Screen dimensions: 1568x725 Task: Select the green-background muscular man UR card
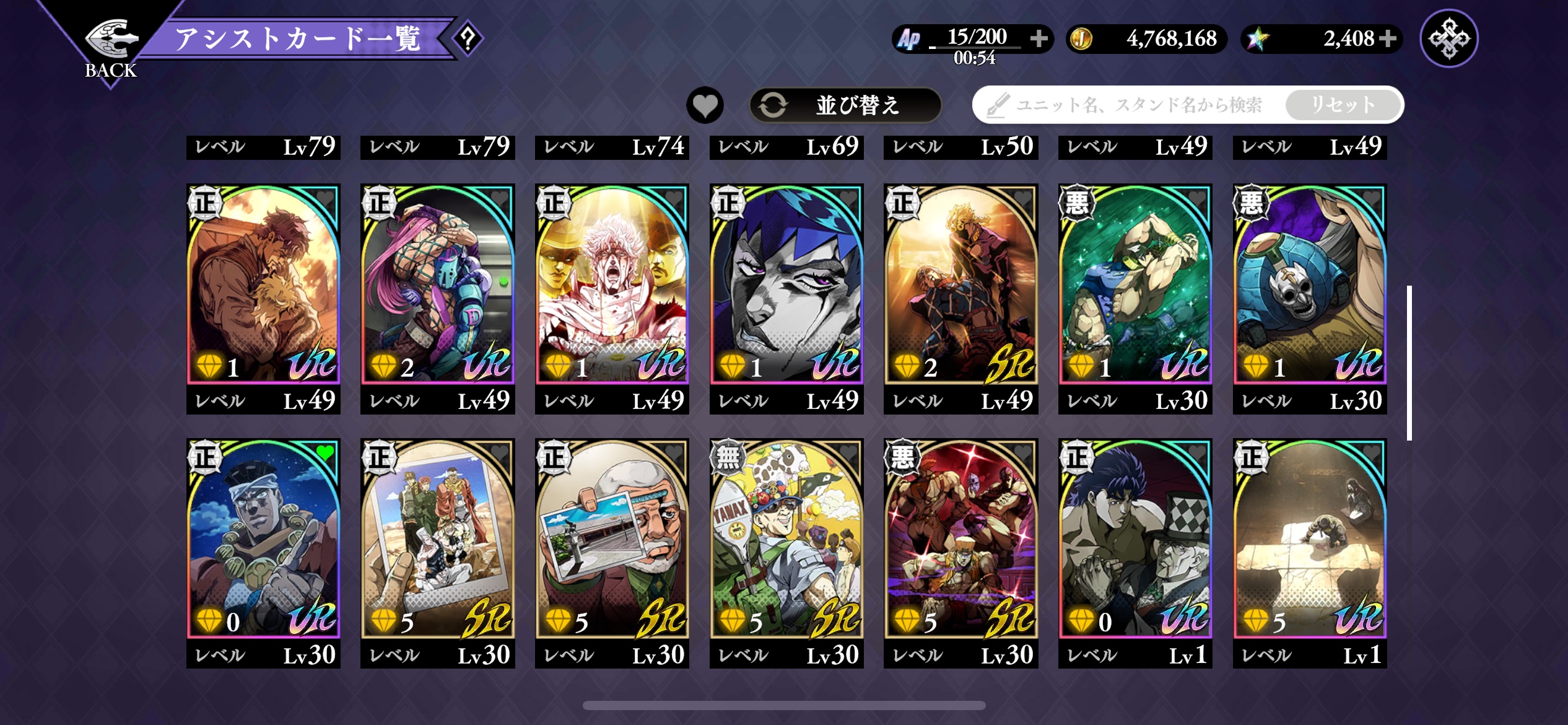[1135, 285]
